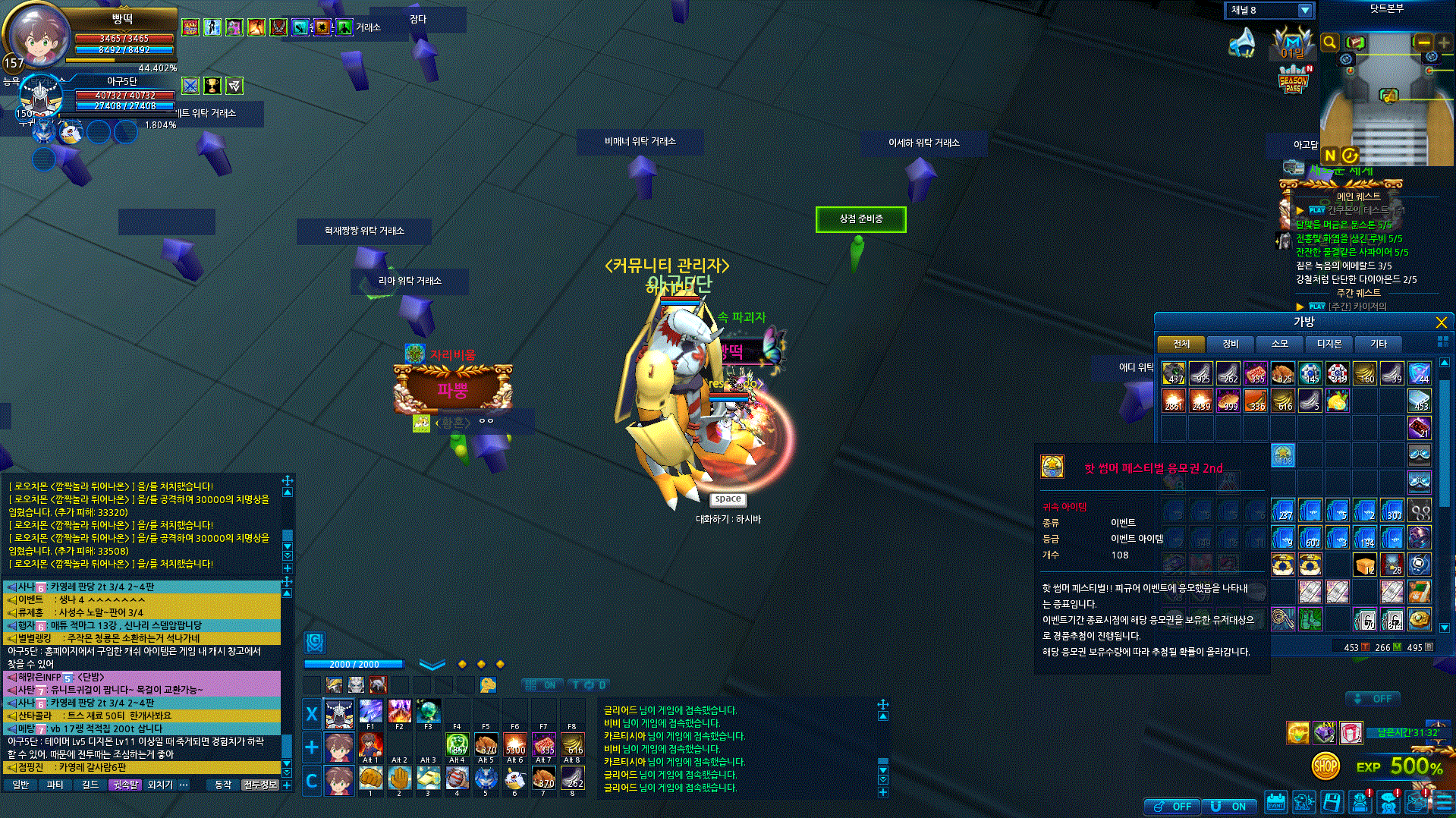Use the banana item in Alt 8 slot
The image size is (1456, 818).
tap(572, 744)
